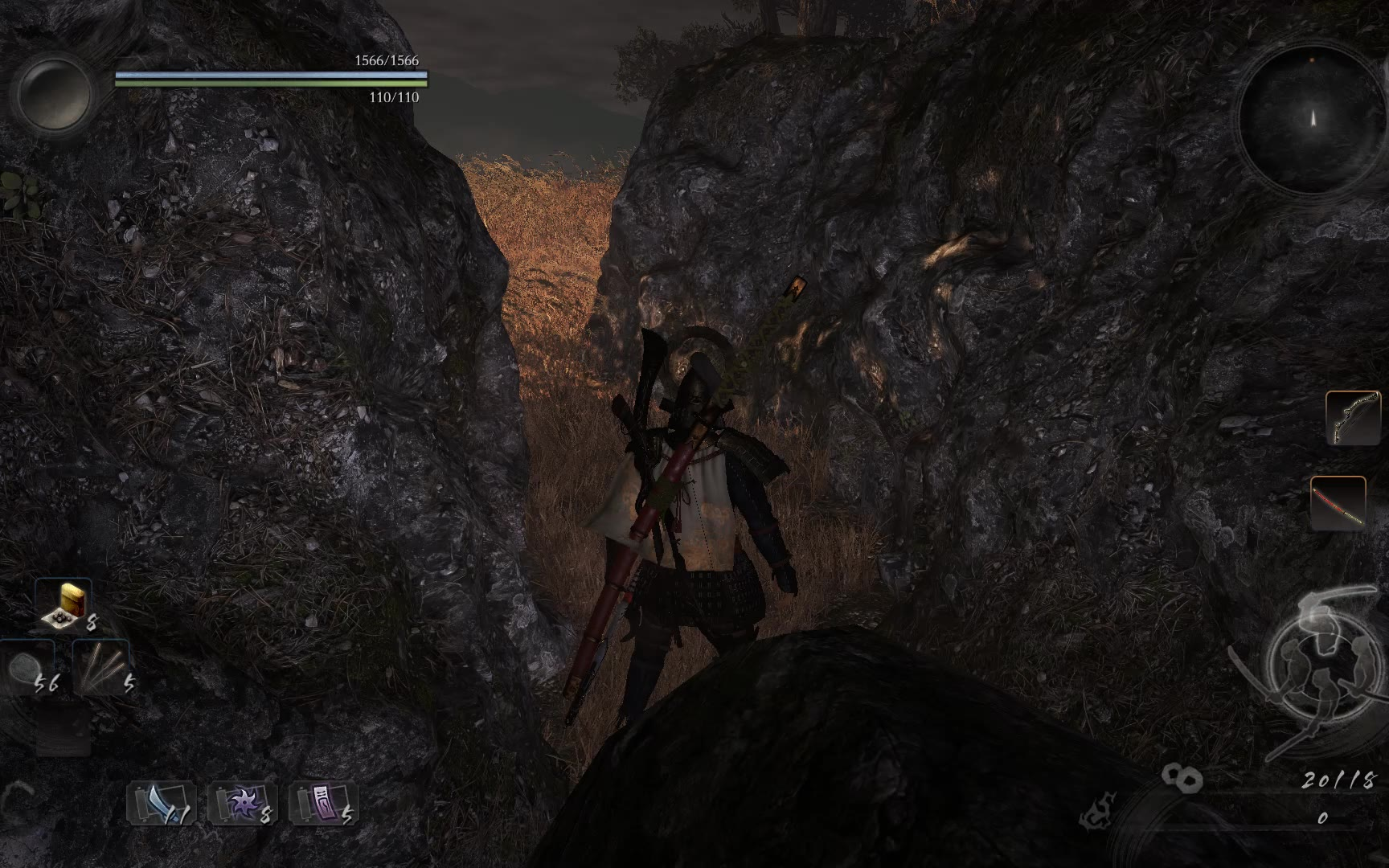Select the golden medicine box item slot
Viewport: 1389px width, 868px height.
[x=64, y=604]
